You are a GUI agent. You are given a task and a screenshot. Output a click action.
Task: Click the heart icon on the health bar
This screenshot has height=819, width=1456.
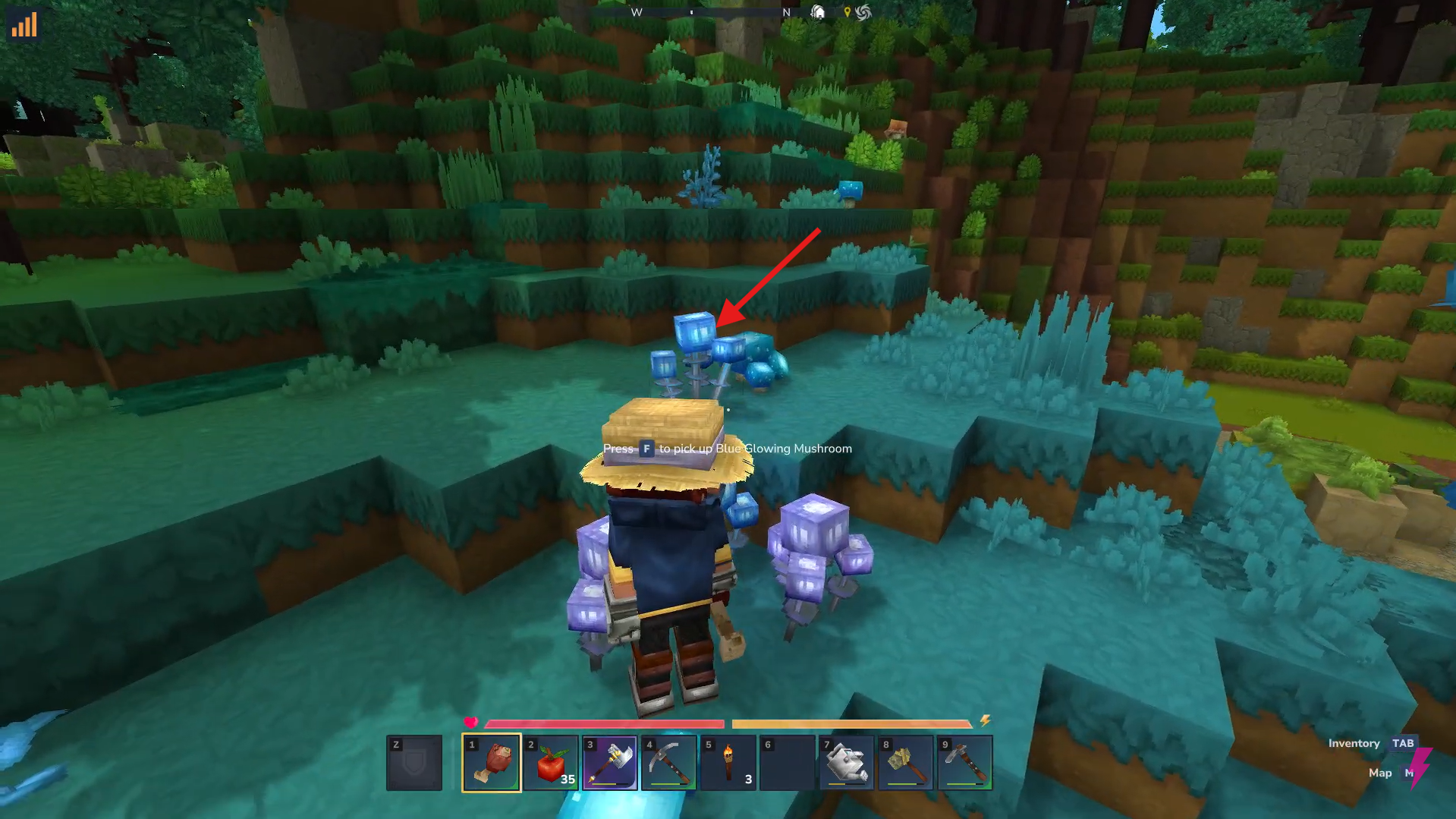(x=473, y=723)
